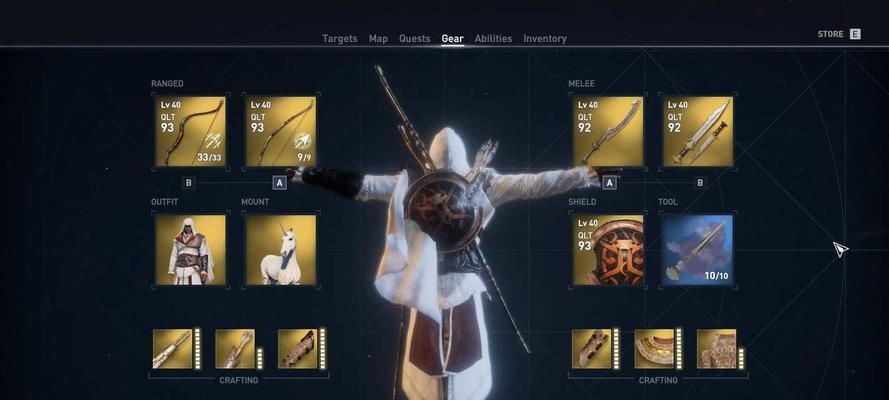Select the curved sickle sword melee slot

[608, 131]
